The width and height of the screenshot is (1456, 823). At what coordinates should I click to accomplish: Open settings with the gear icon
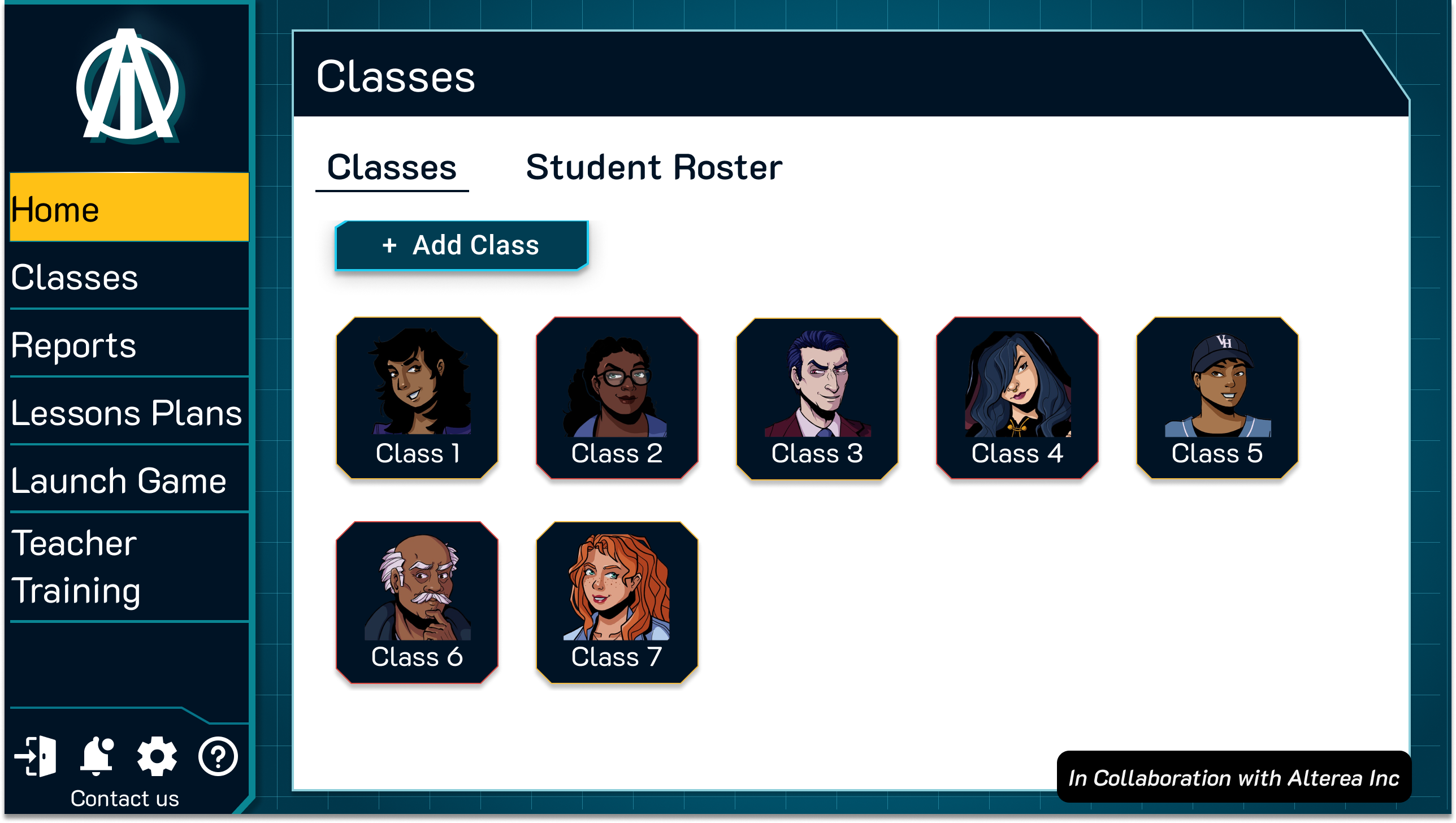pyautogui.click(x=157, y=756)
